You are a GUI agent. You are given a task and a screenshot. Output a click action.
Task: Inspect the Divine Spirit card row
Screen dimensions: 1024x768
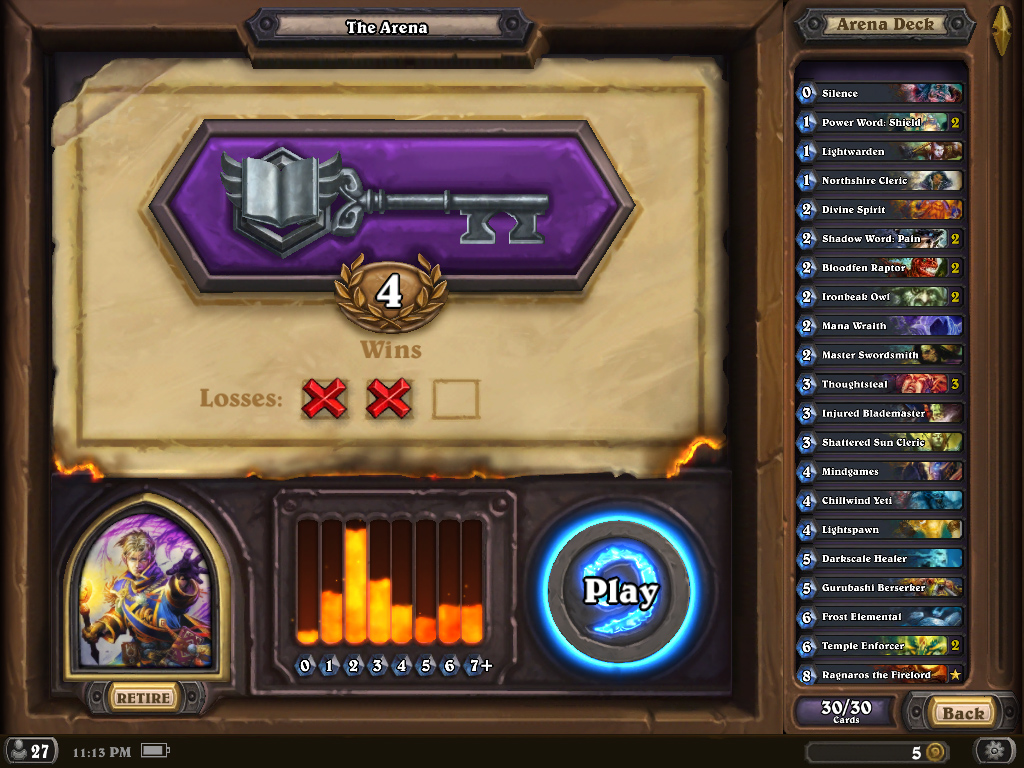(880, 210)
